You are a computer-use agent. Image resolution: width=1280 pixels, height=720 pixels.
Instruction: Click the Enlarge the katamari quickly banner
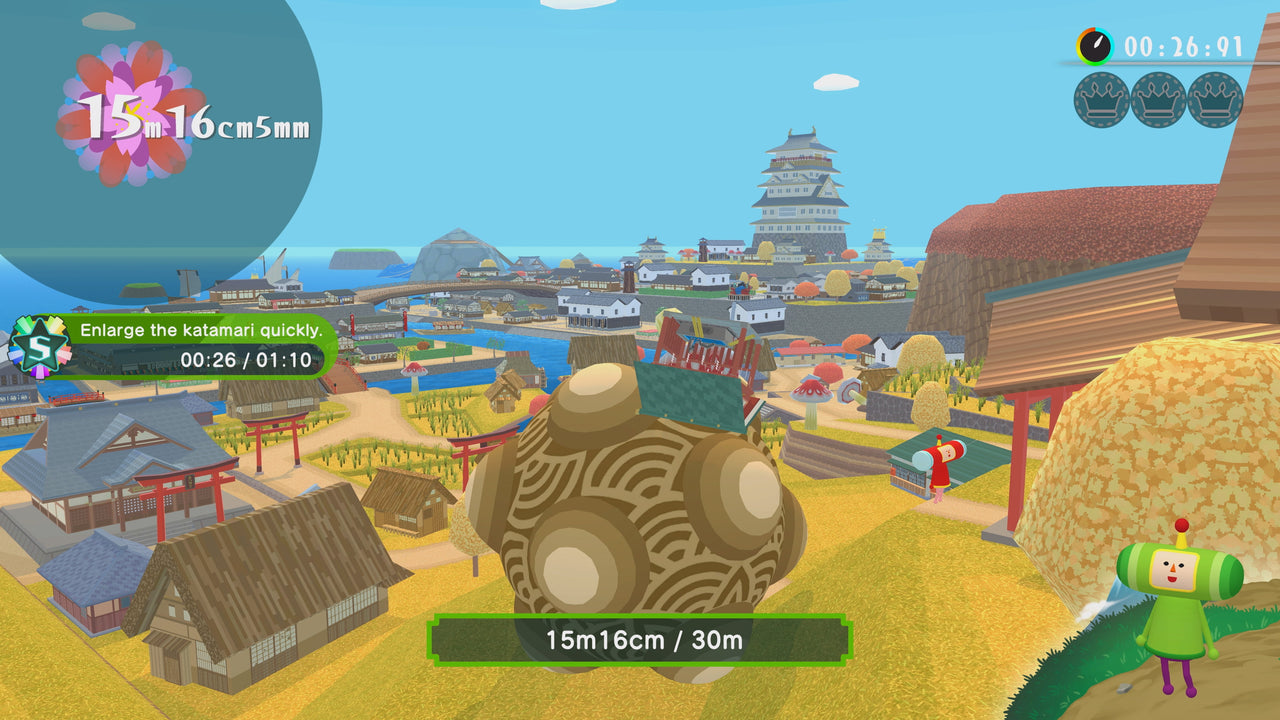(200, 330)
